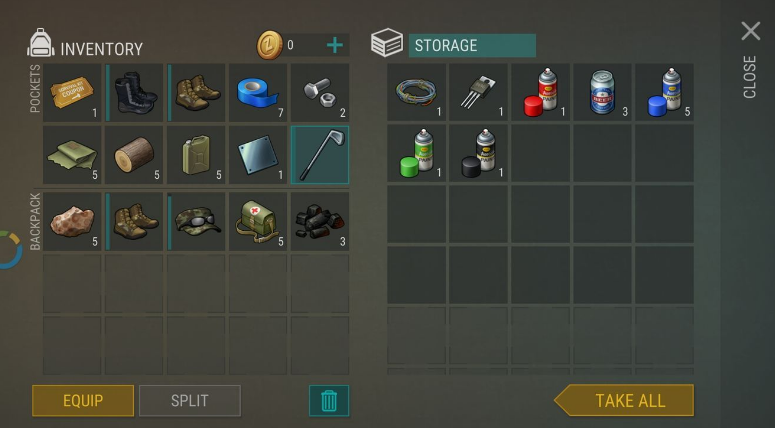Take the wire coil from storage

click(x=417, y=93)
